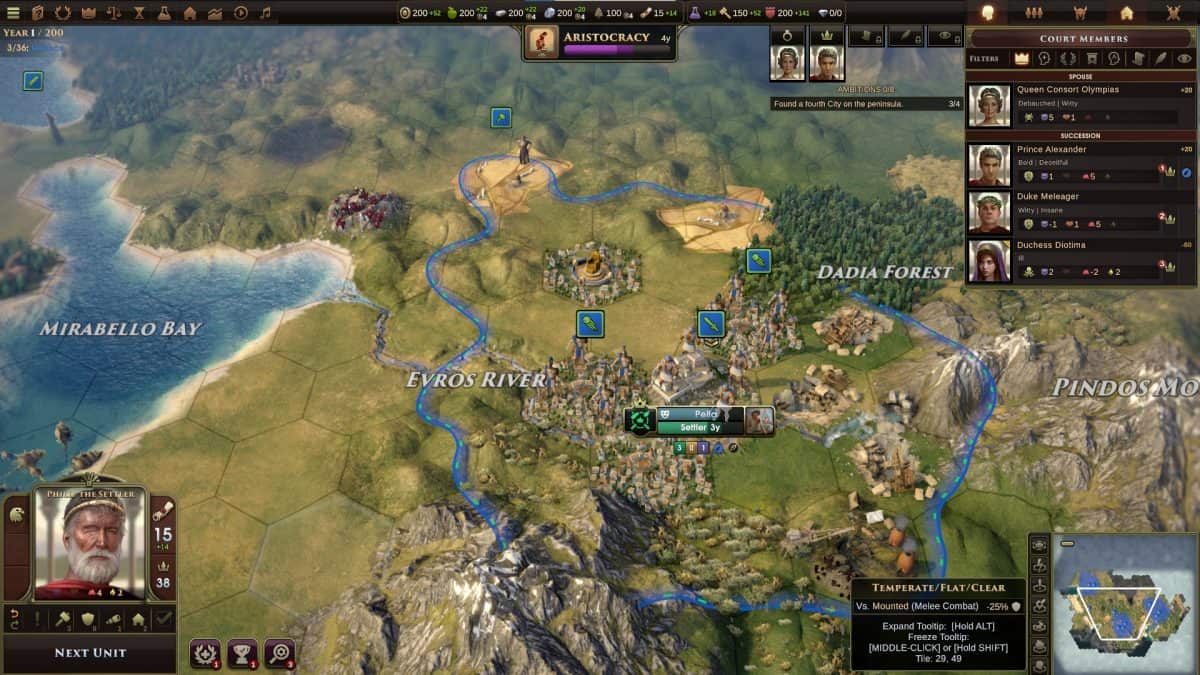
Task: Select the Pella Settler city banner
Action: [700, 421]
